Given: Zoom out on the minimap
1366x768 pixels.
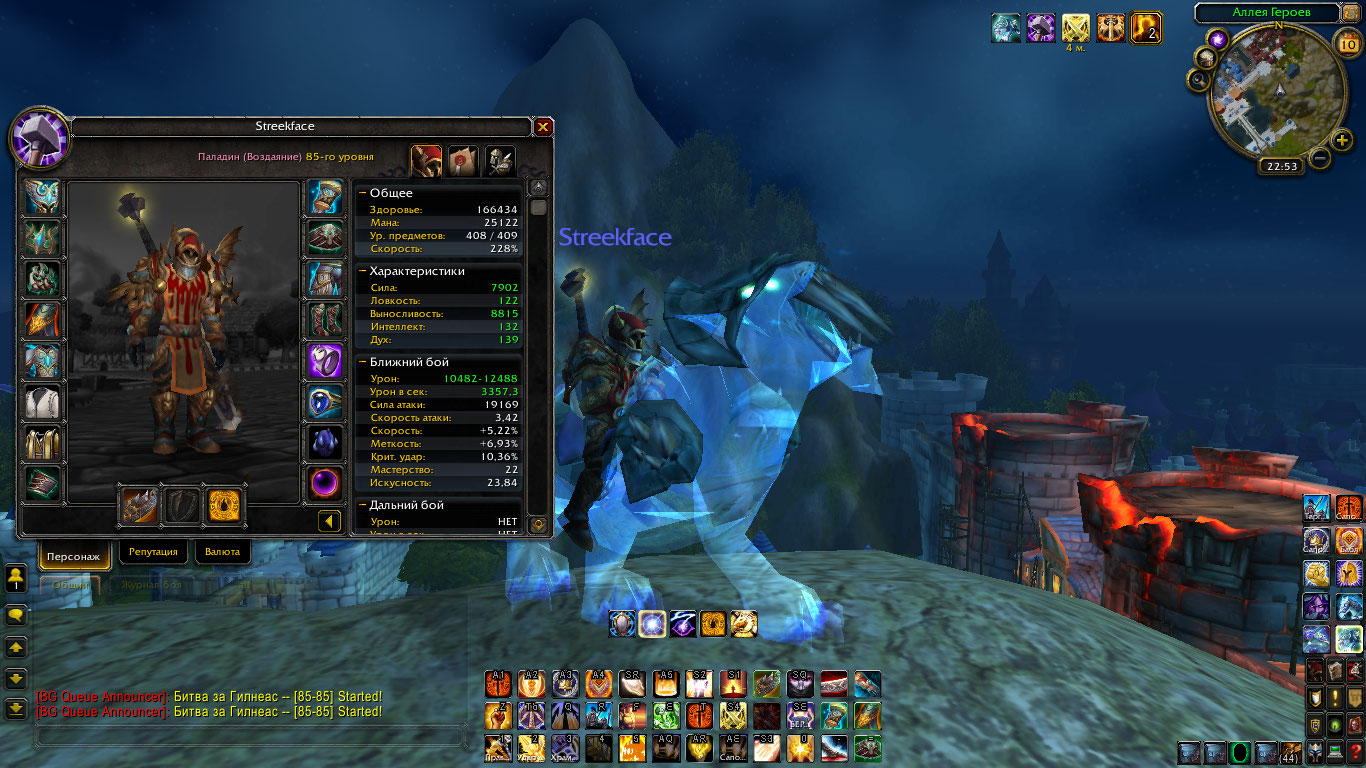Looking at the screenshot, I should (x=1320, y=157).
